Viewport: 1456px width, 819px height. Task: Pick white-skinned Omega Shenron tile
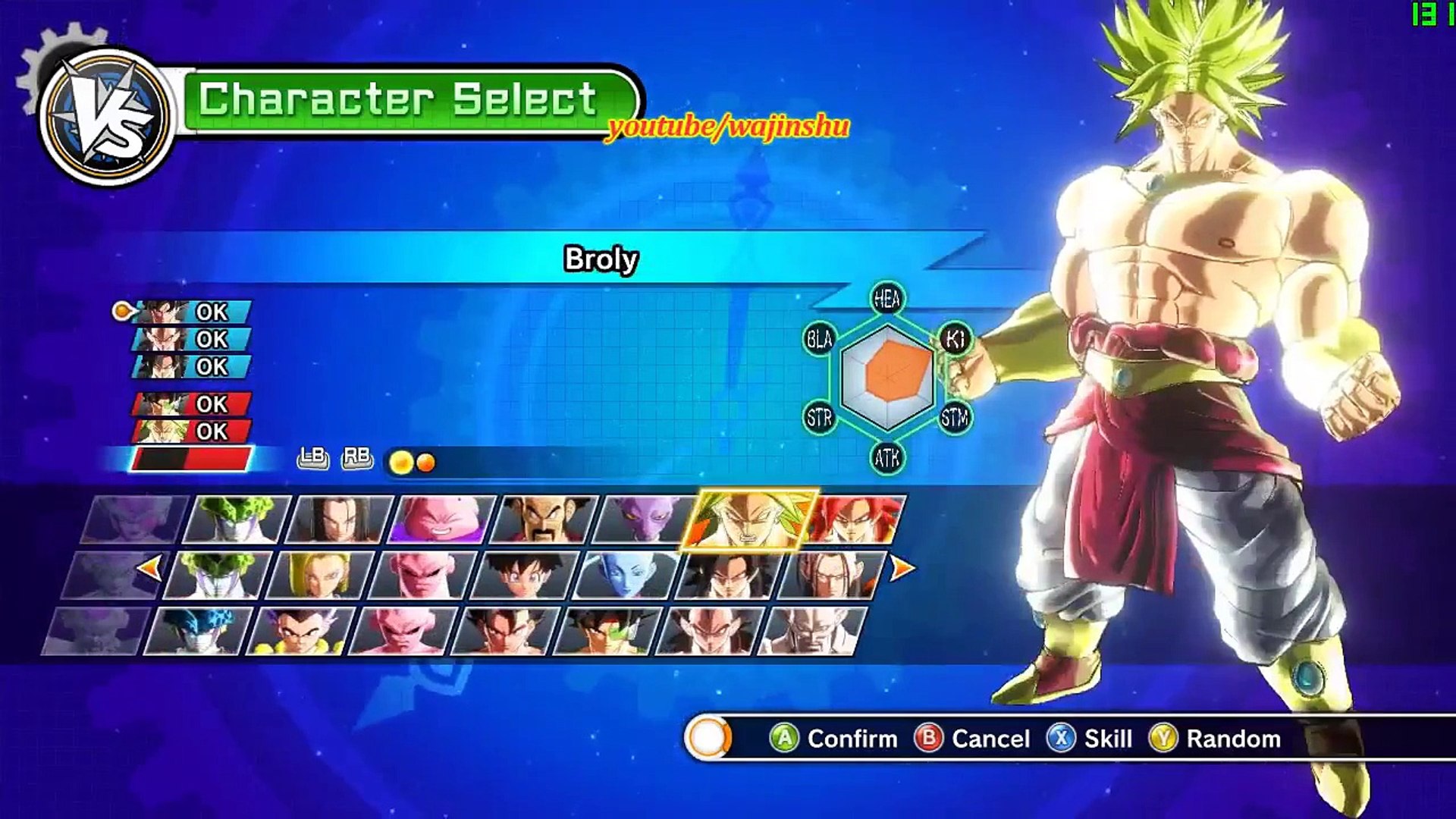point(811,631)
